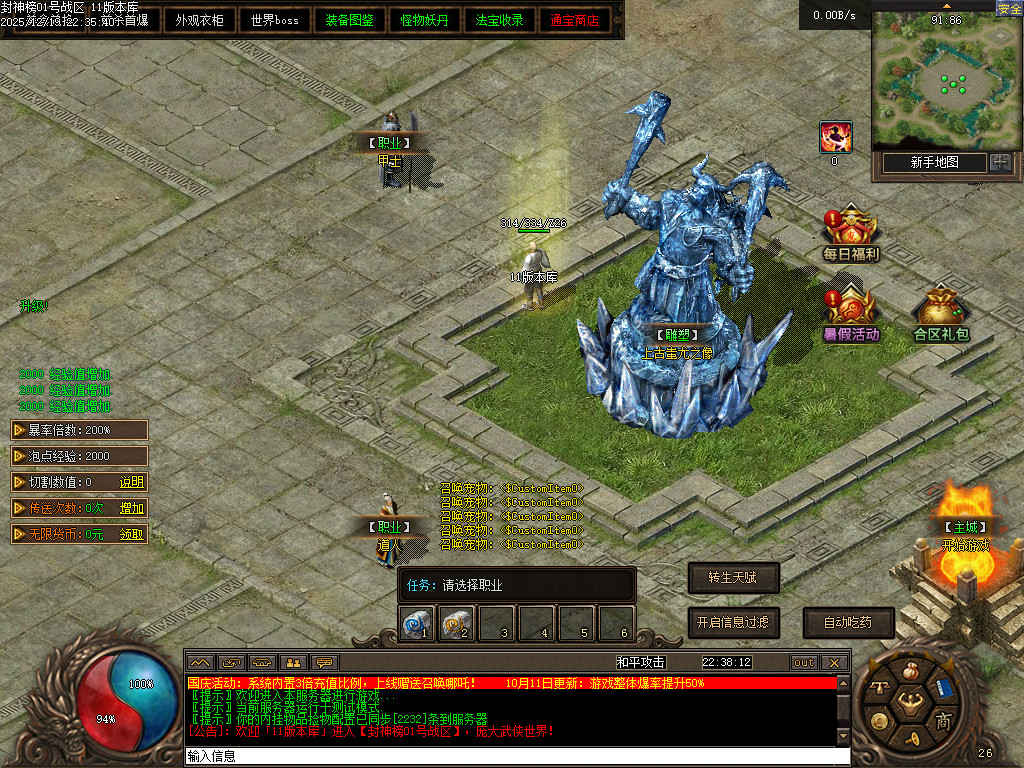Open the 合区礼包 gift bag icon

point(941,314)
